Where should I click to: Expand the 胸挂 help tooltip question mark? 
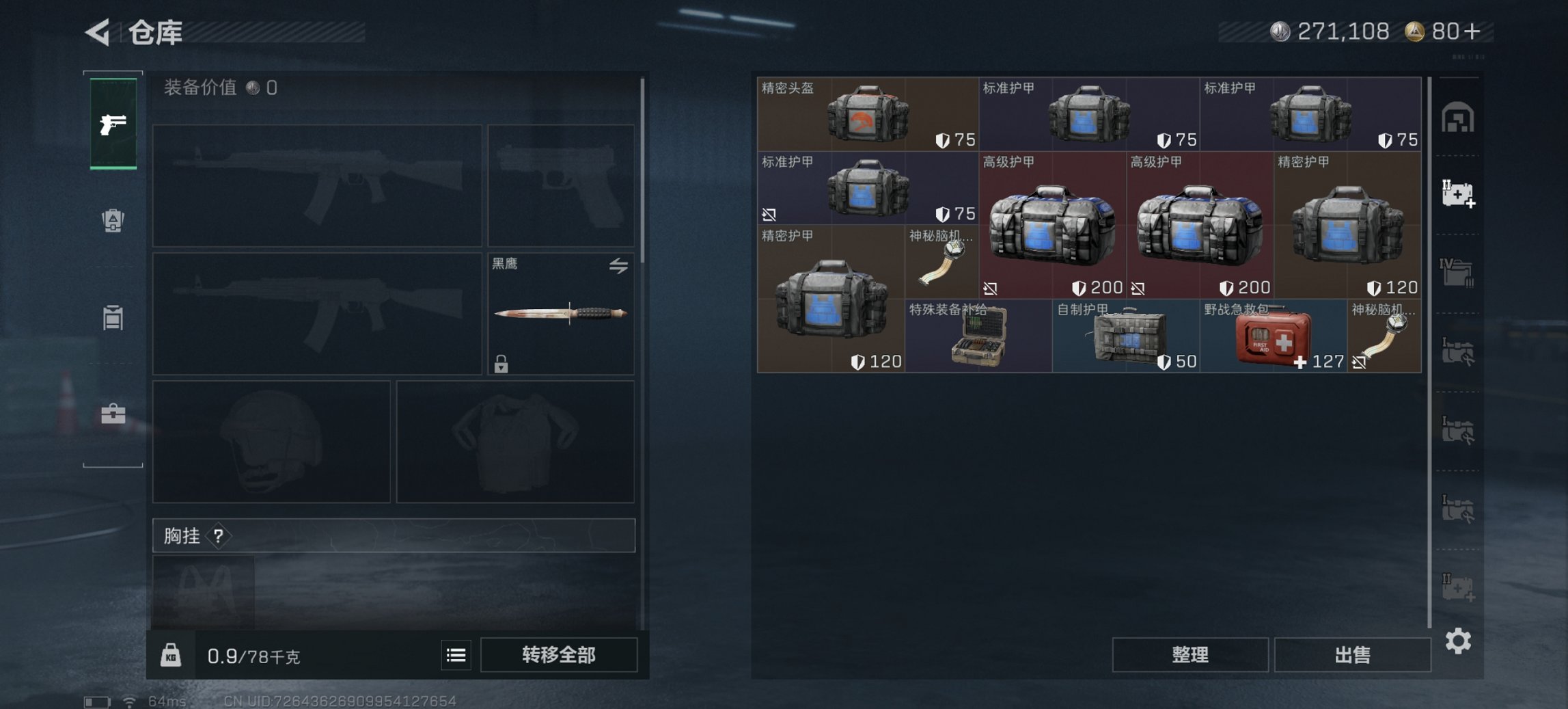[217, 536]
